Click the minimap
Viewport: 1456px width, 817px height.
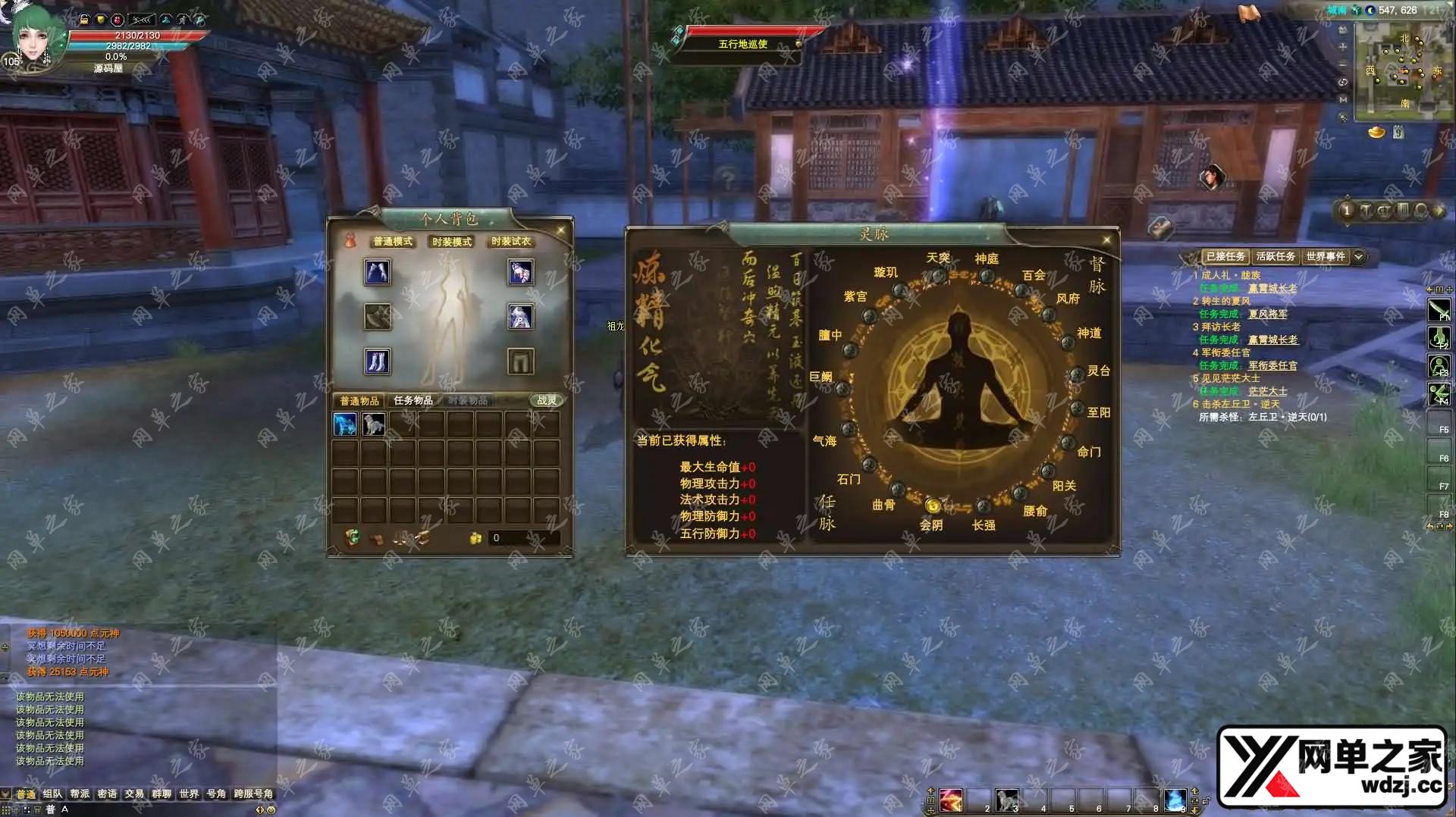(1401, 72)
